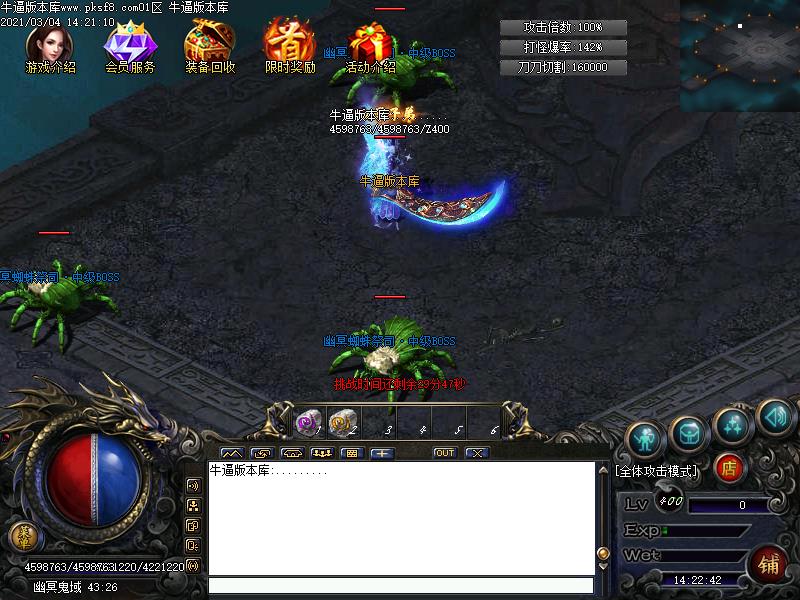Use the purple scroll in hotbar slot 1
Viewport: 800px width, 600px height.
click(x=308, y=424)
